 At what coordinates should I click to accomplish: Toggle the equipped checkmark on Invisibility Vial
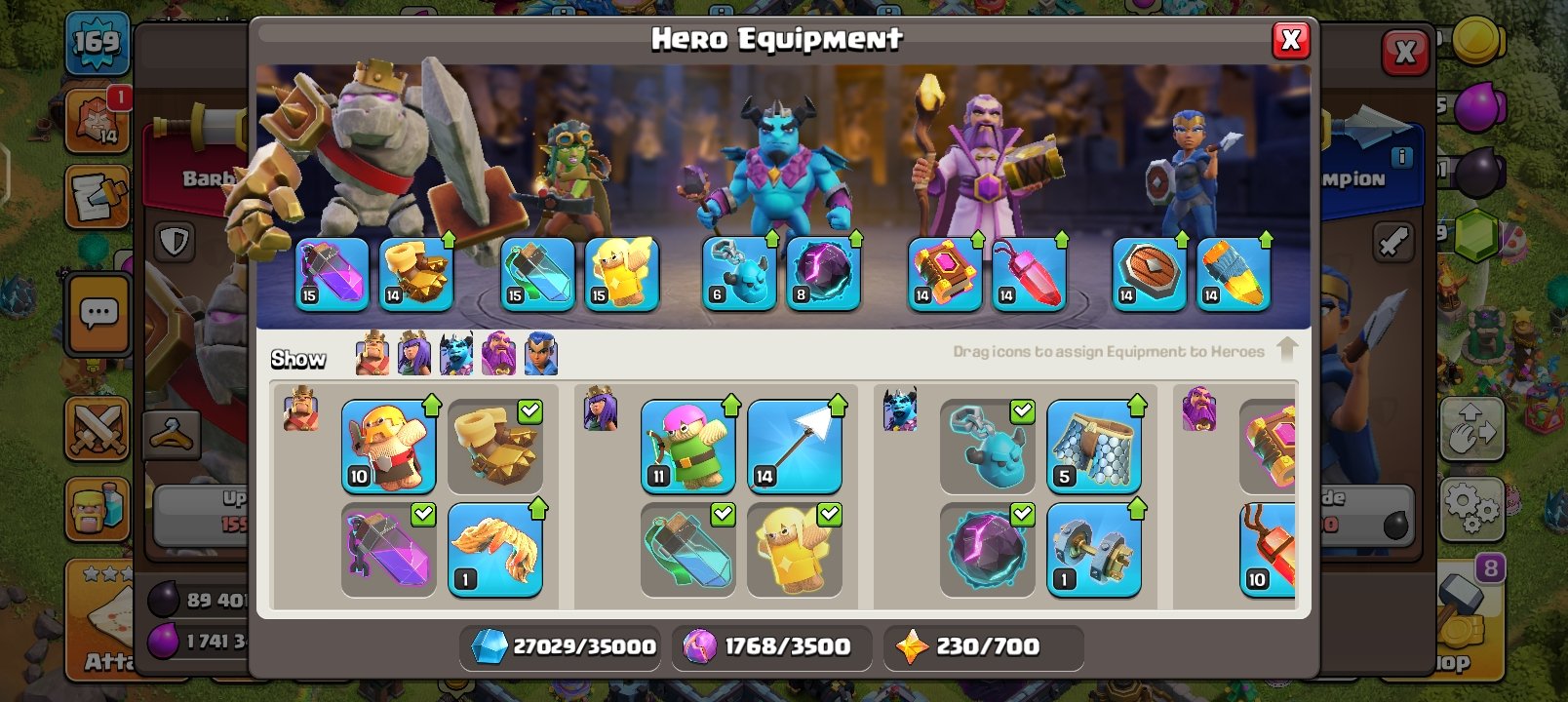(x=723, y=516)
